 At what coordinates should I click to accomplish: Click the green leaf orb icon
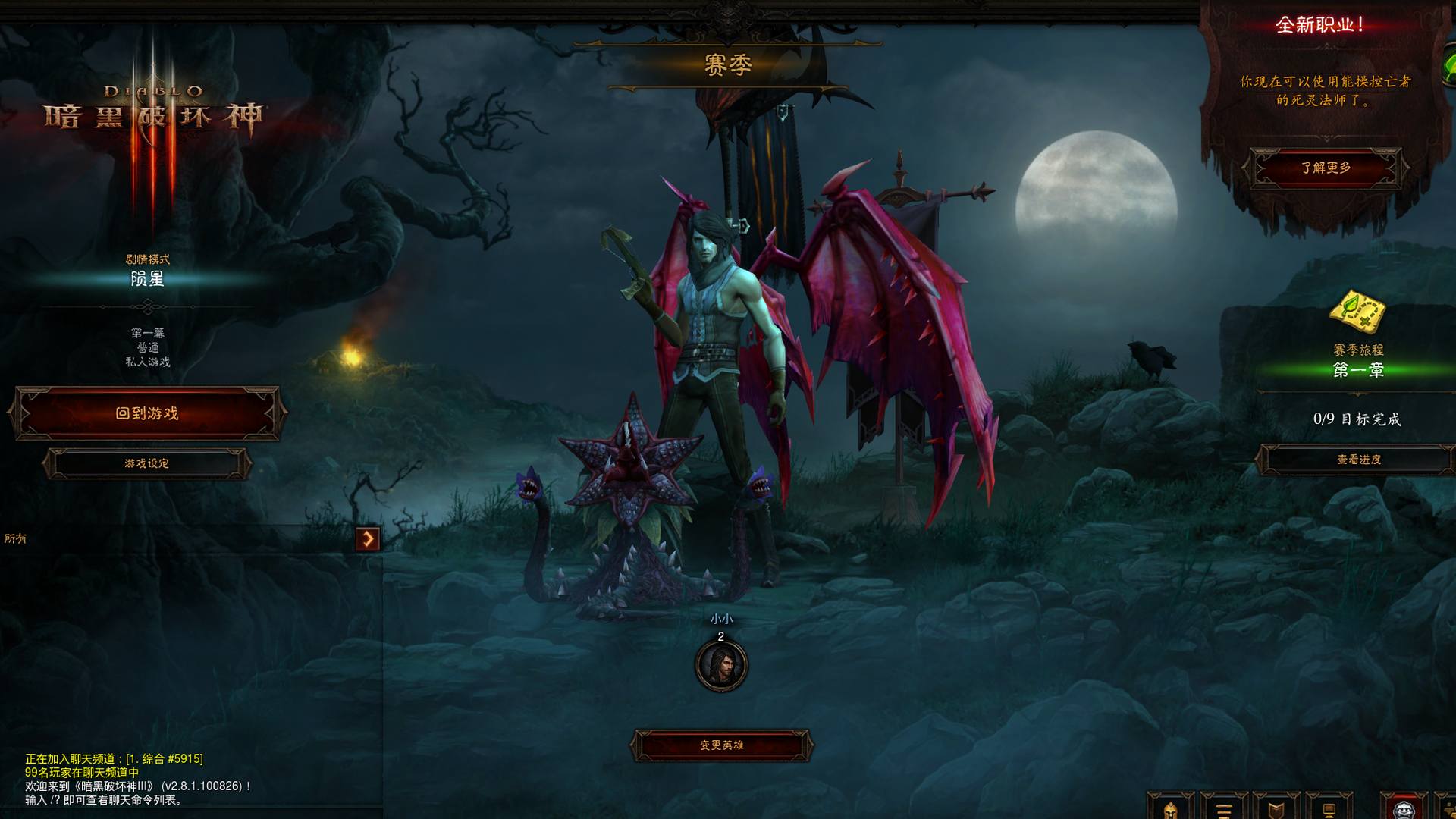tap(1449, 68)
